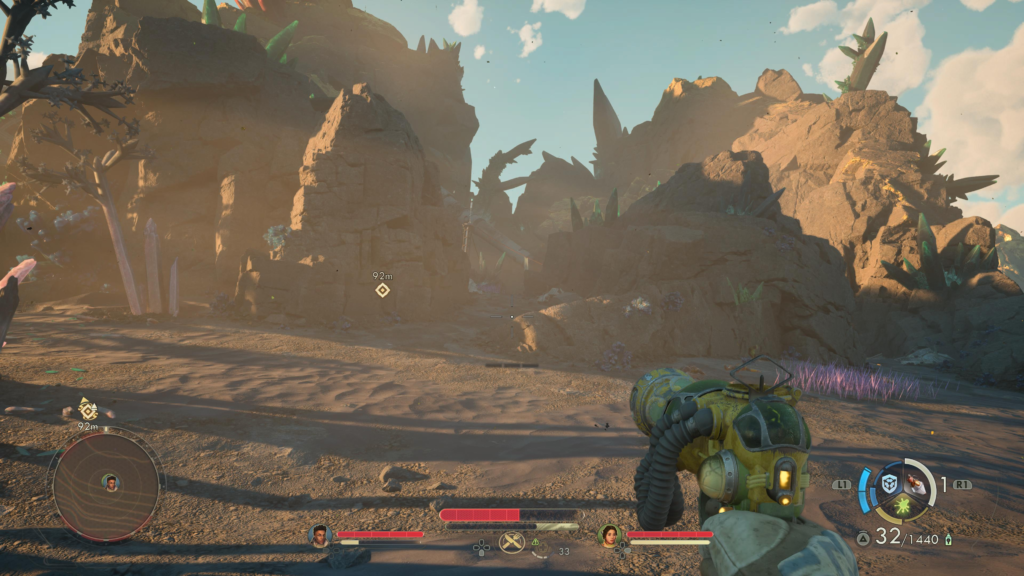
Task: Select the male companion portrait
Action: [320, 536]
